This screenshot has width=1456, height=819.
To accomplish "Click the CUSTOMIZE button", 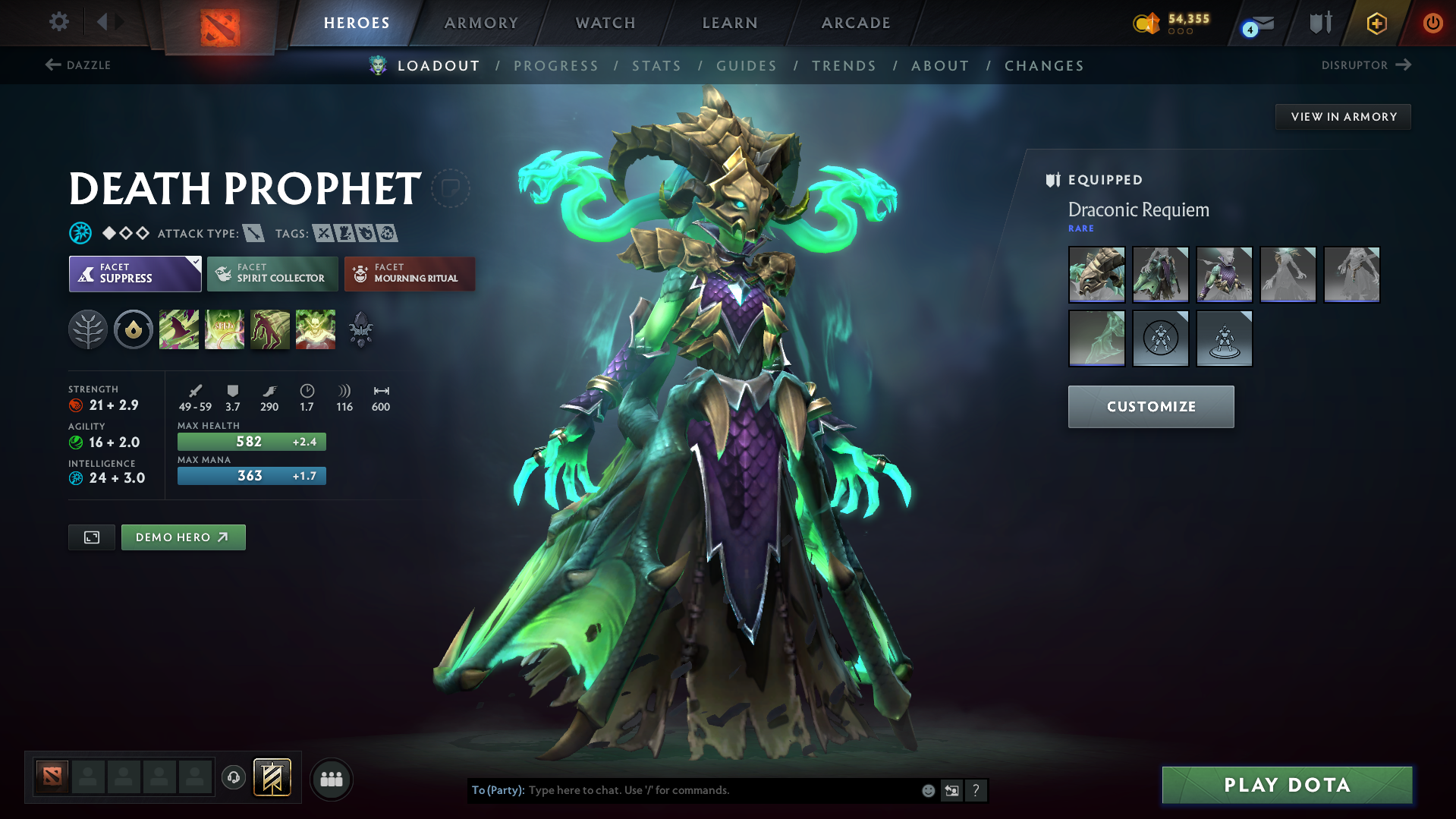I will click(1150, 406).
